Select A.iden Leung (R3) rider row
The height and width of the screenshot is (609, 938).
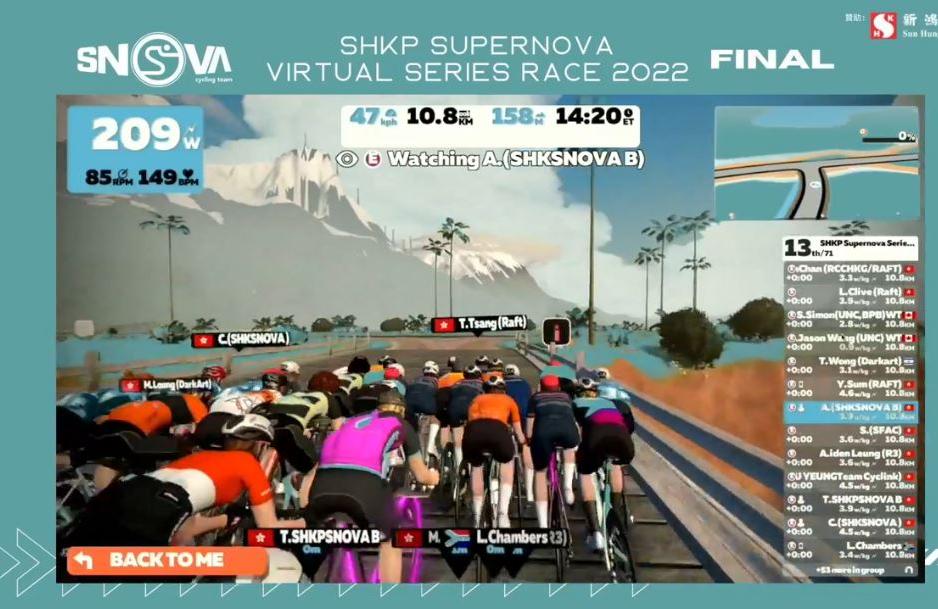coord(851,457)
